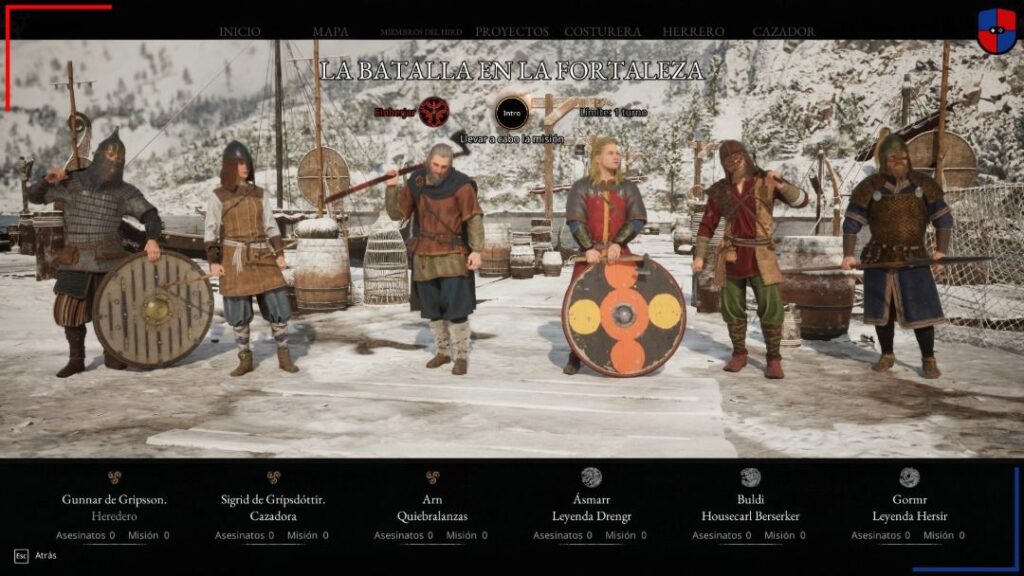Viewport: 1024px width, 576px height.
Task: Select Buldi Housecarl Berserker
Action: point(750,507)
